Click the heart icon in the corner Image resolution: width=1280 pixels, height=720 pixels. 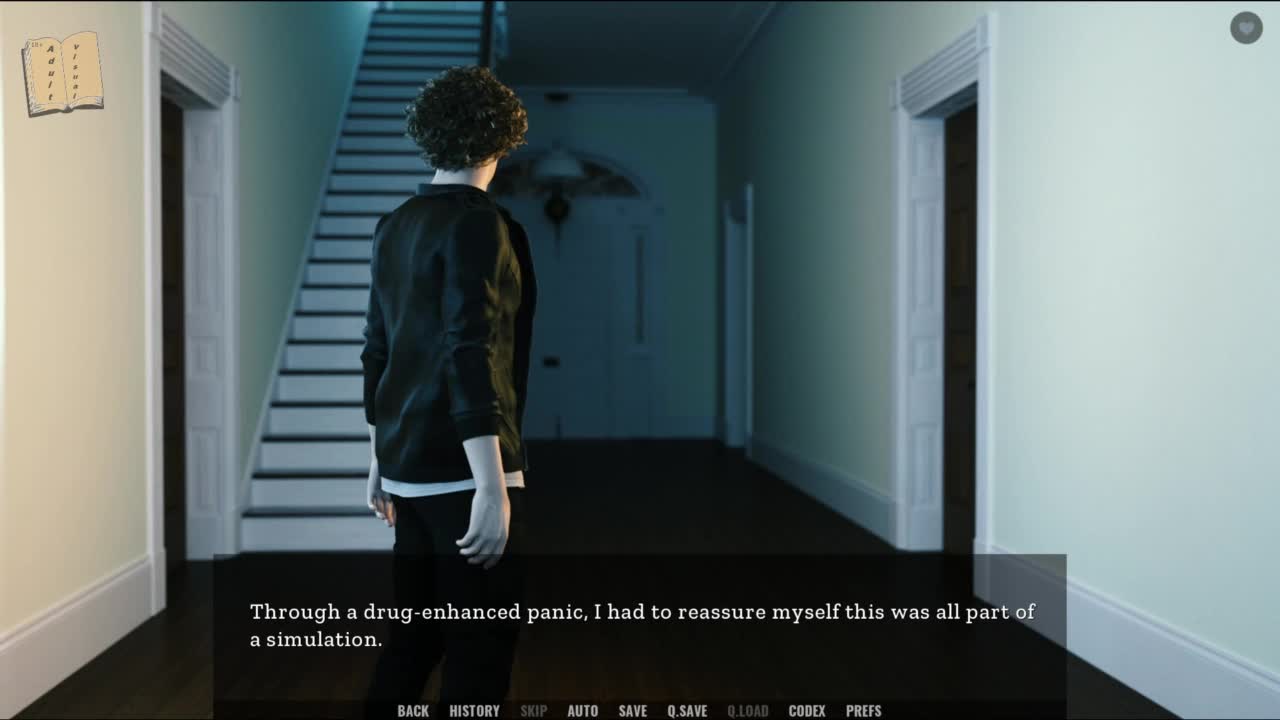tap(1246, 28)
